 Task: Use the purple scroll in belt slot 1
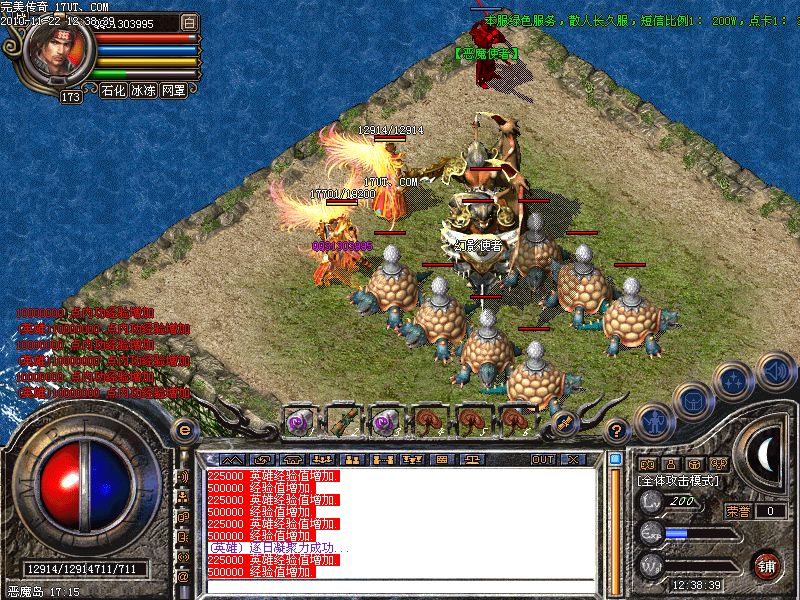pos(299,421)
